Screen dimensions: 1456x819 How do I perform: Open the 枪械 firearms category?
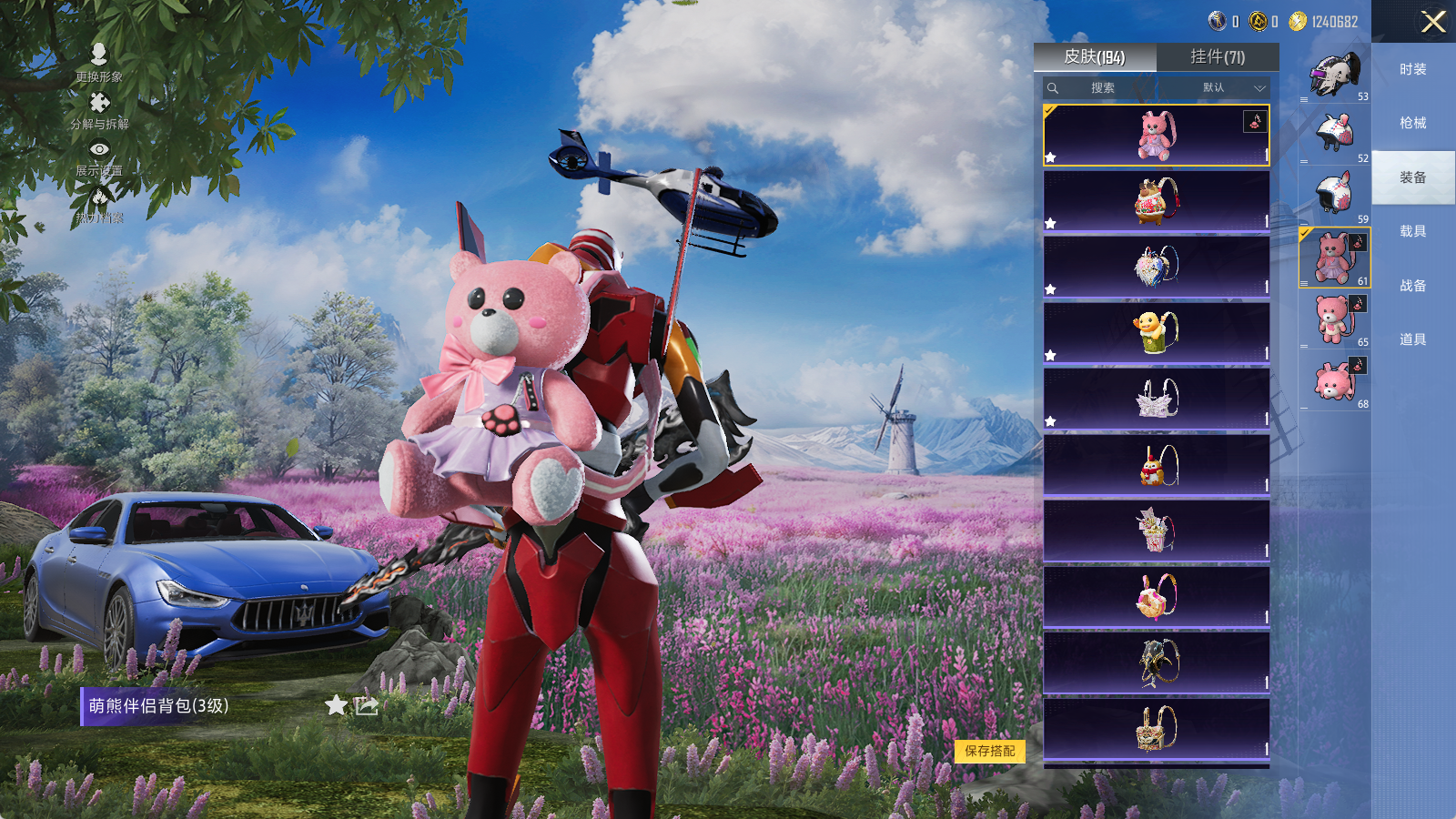pyautogui.click(x=1412, y=123)
